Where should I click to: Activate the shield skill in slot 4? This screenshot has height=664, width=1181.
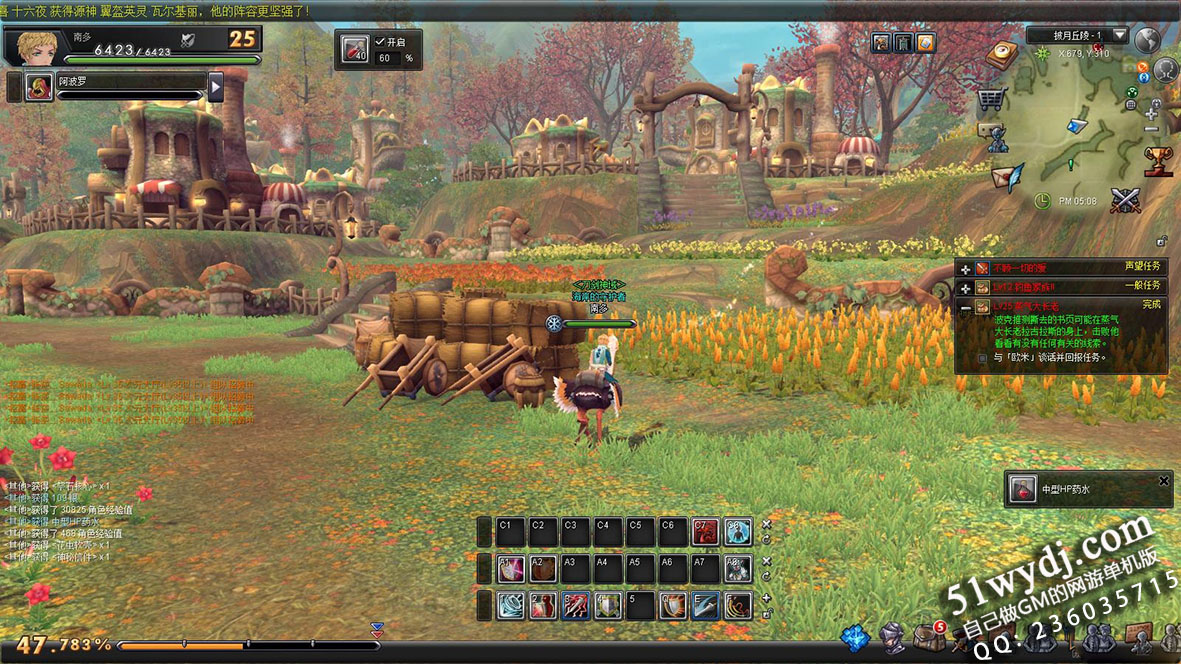coord(608,605)
